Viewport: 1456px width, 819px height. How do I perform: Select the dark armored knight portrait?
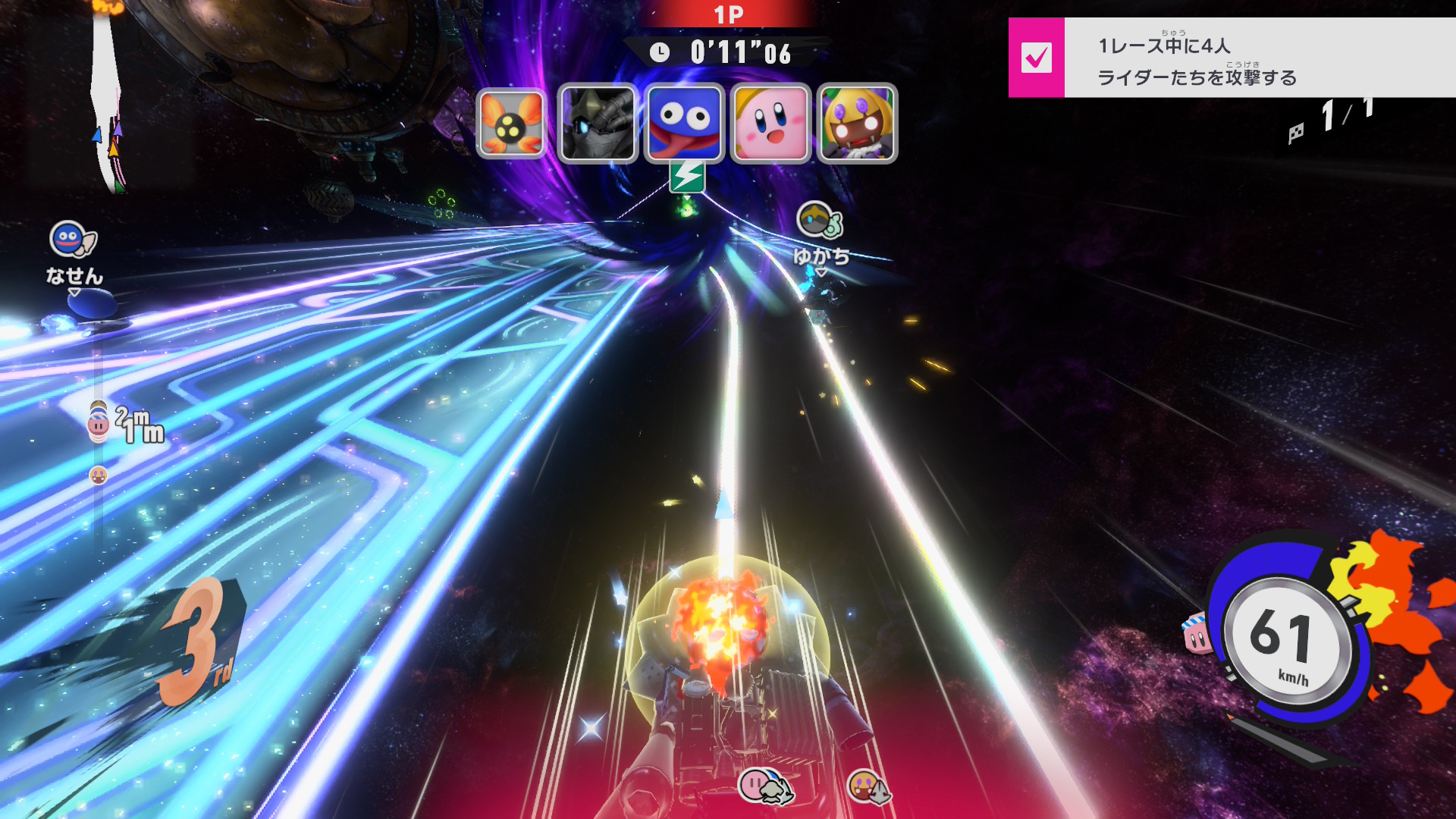click(x=598, y=124)
